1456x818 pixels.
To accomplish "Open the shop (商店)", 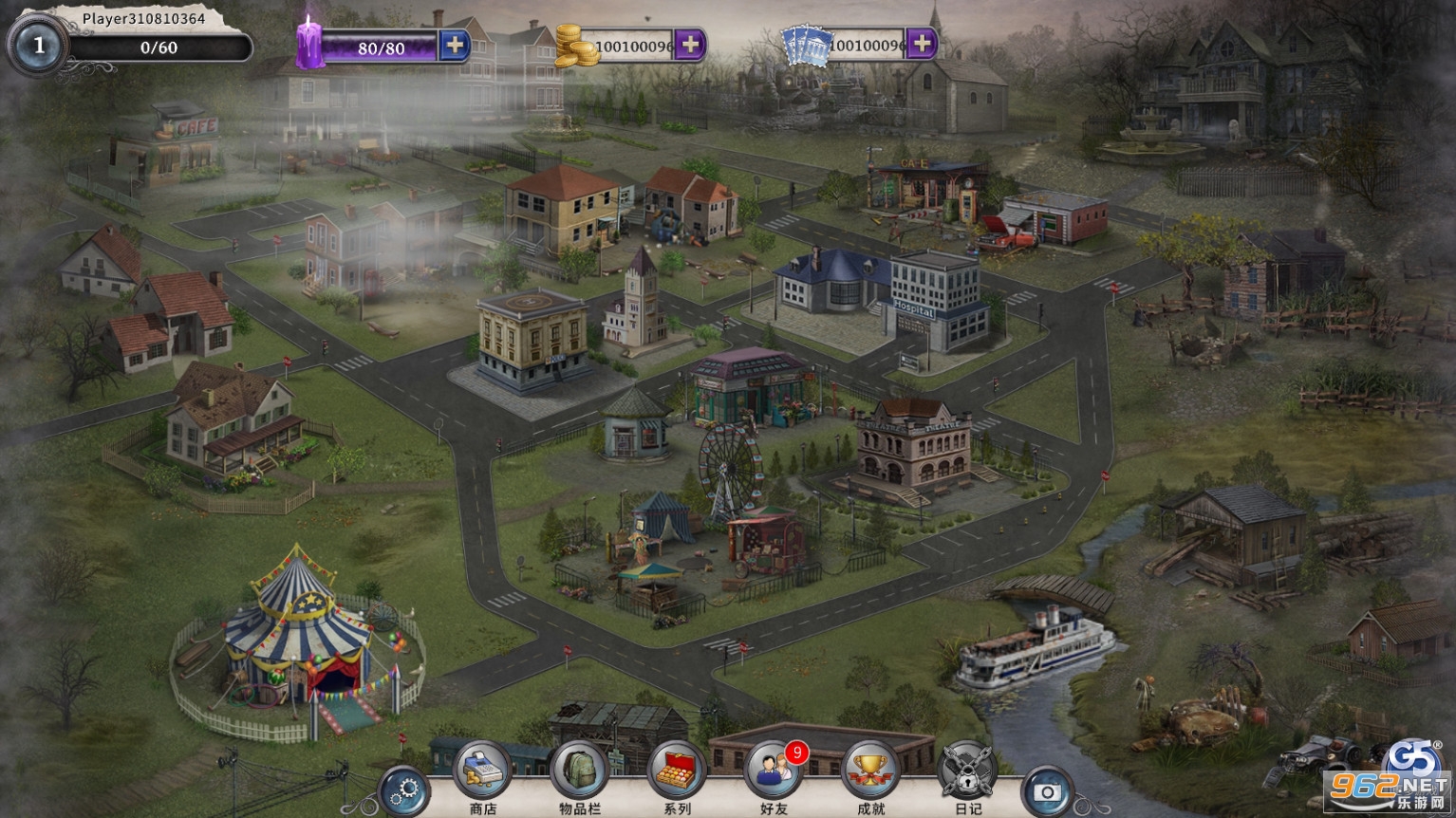I will [x=483, y=771].
